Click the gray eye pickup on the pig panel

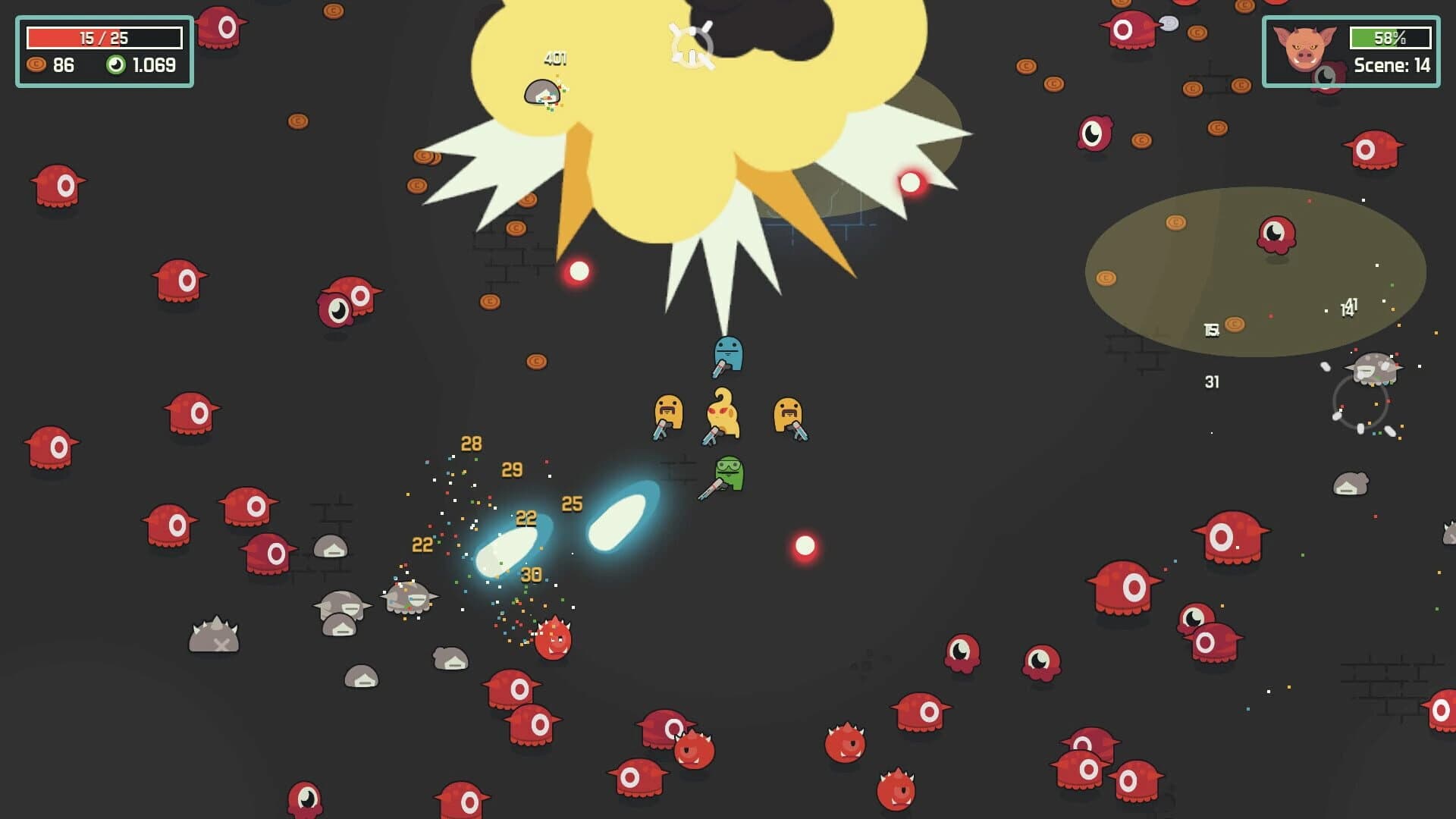pyautogui.click(x=1326, y=77)
